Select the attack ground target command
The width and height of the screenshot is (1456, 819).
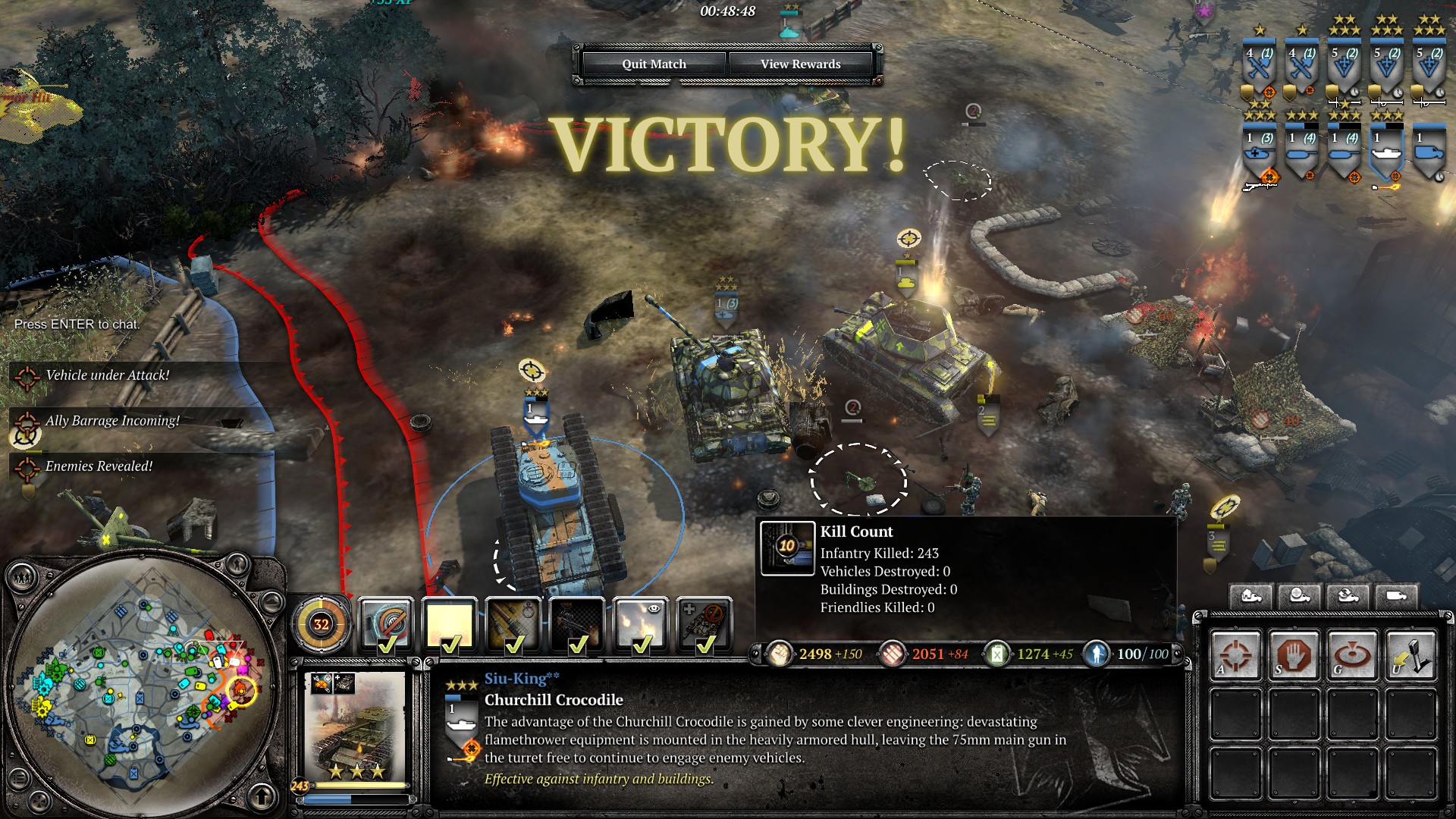[x=1352, y=654]
